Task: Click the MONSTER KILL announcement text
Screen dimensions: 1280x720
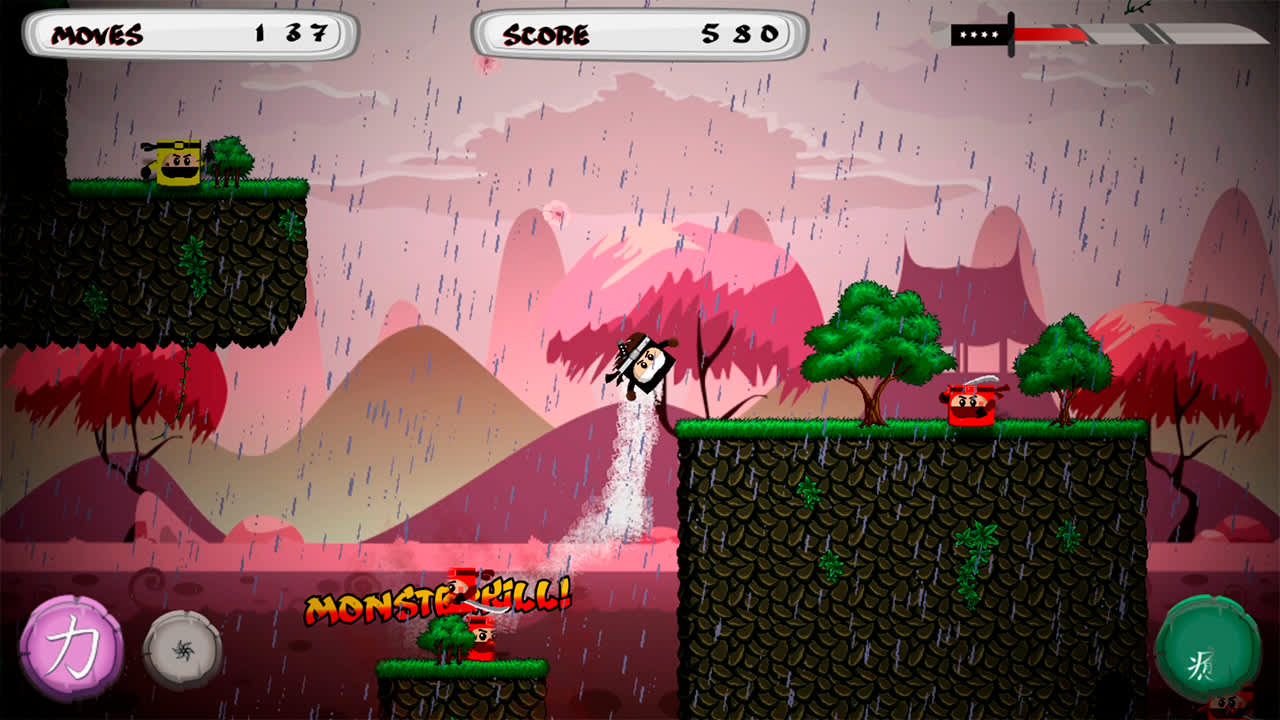Action: pyautogui.click(x=435, y=604)
